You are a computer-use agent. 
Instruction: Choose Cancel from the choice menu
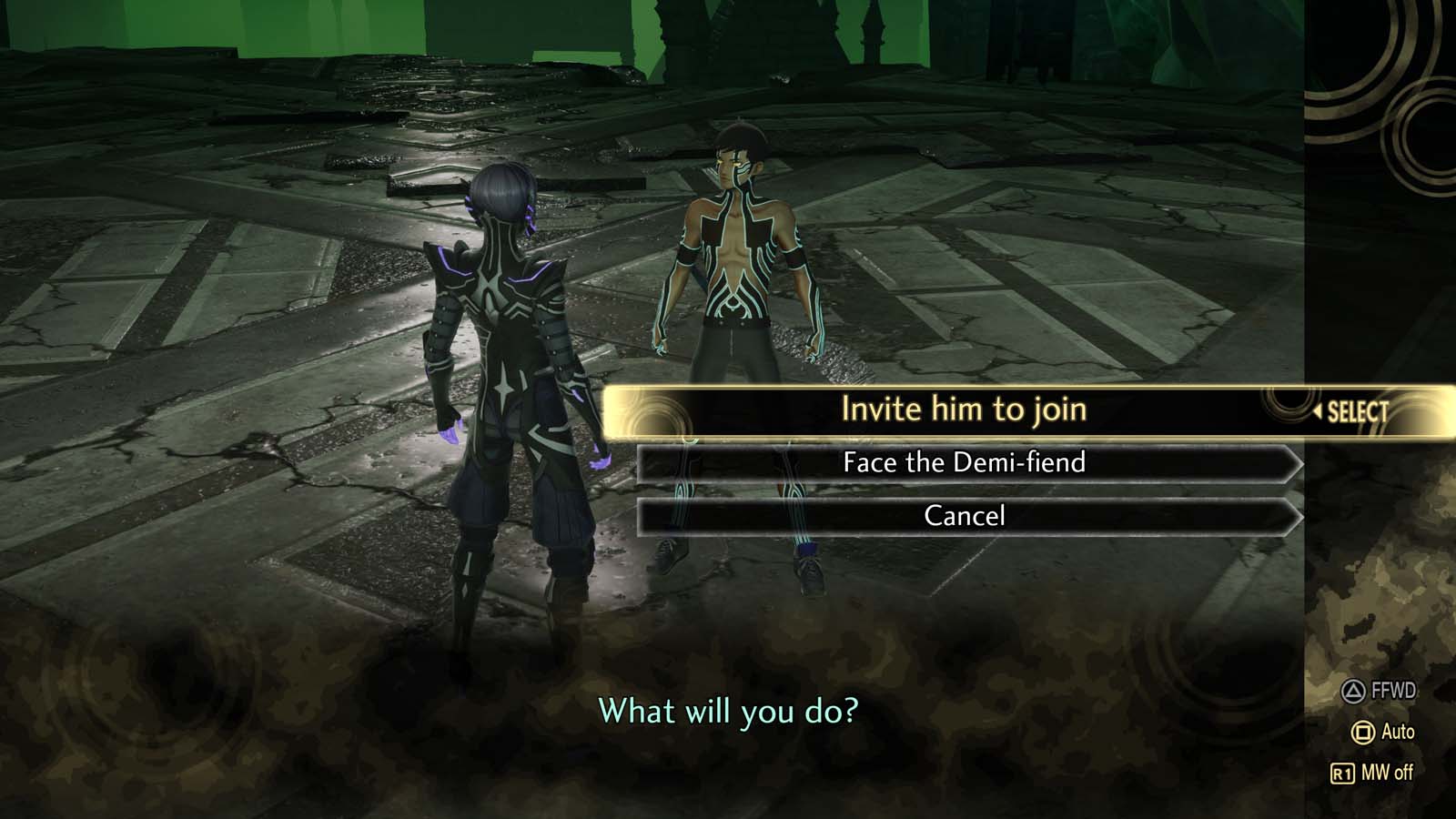click(x=965, y=516)
